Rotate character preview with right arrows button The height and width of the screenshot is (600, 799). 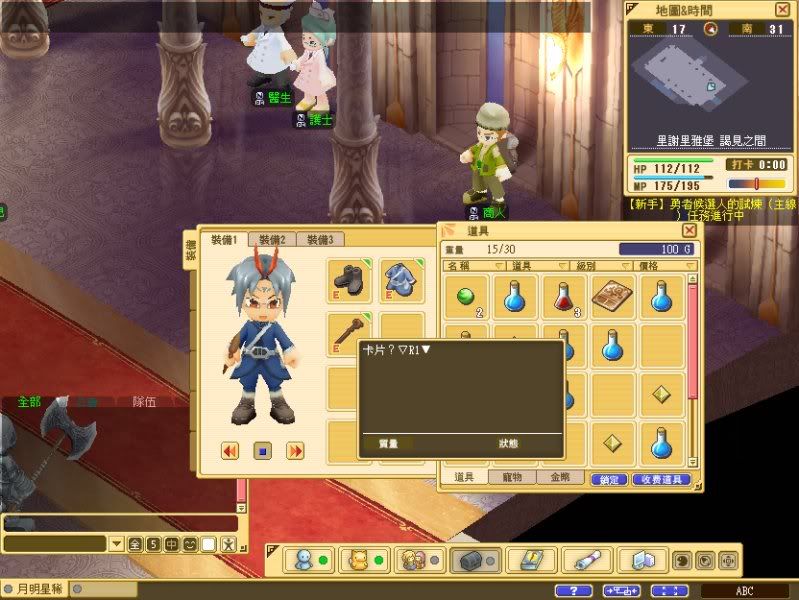click(x=295, y=451)
